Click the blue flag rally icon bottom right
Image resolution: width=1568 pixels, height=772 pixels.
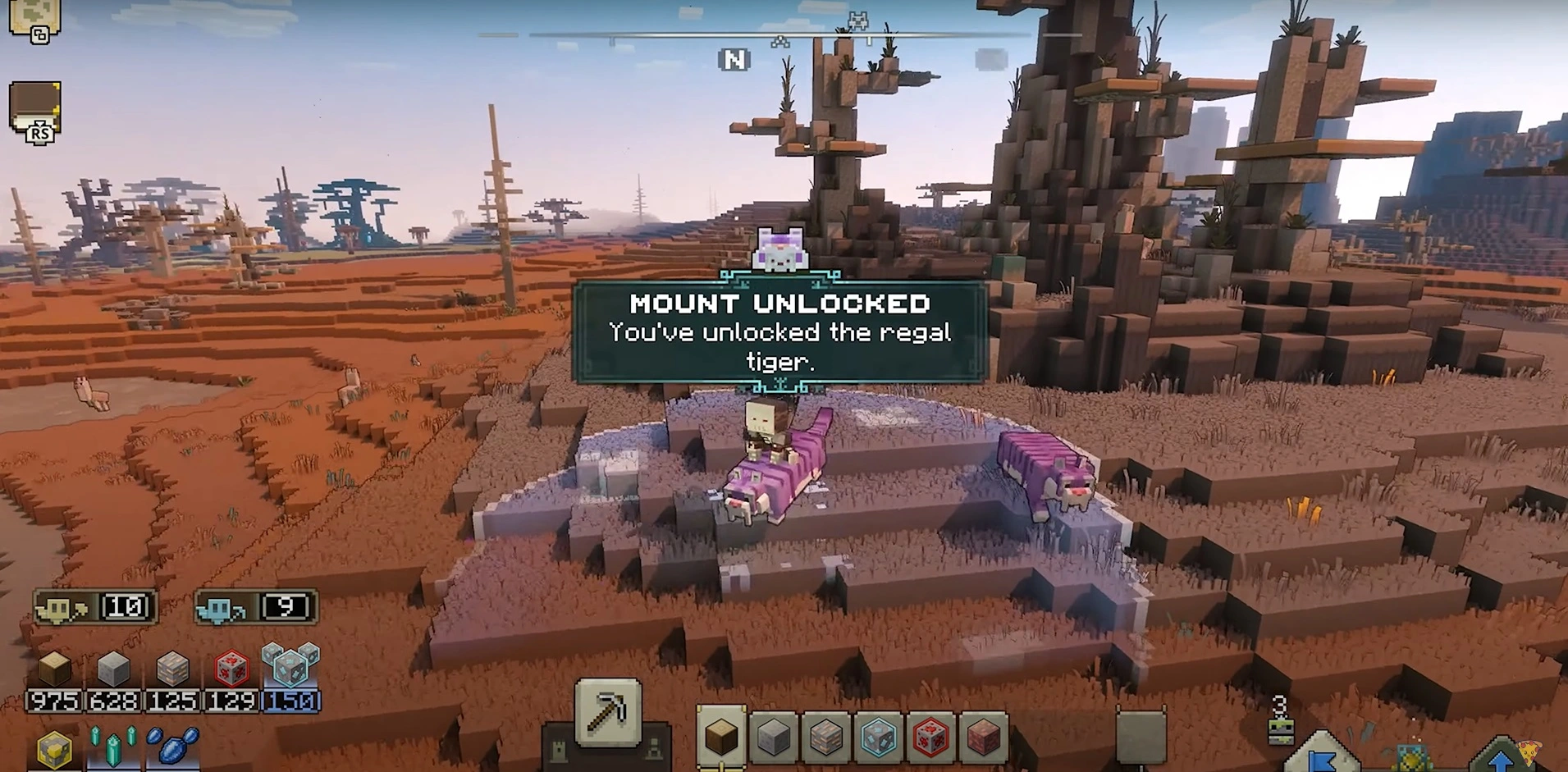1323,763
